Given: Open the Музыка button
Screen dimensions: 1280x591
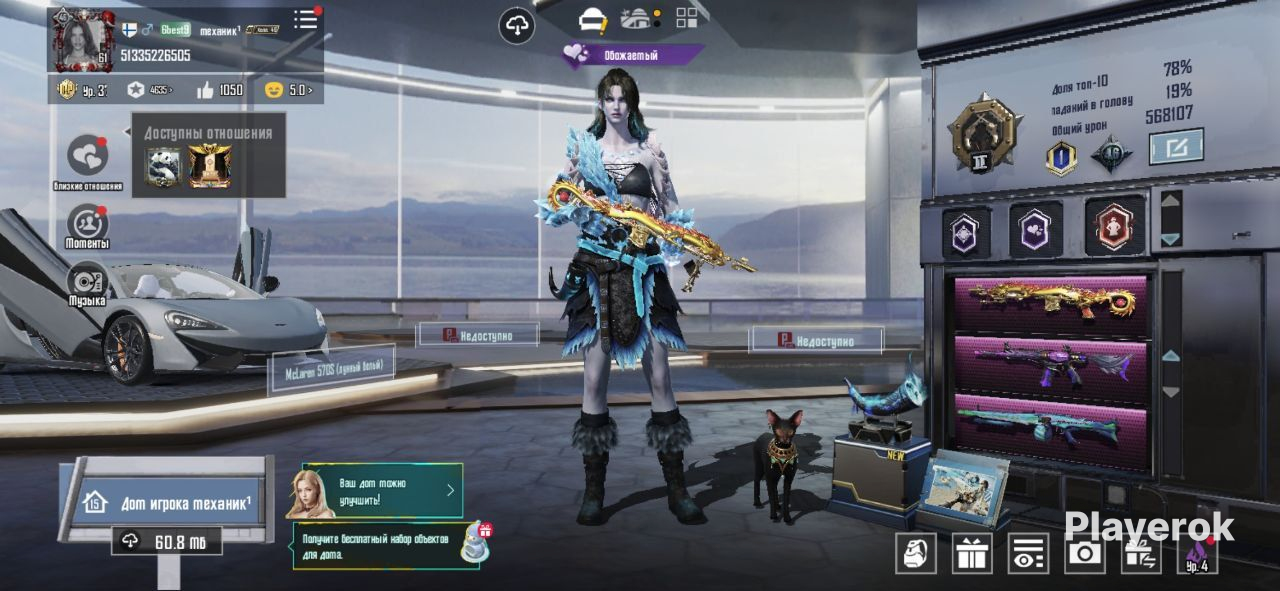Looking at the screenshot, I should [x=88, y=281].
